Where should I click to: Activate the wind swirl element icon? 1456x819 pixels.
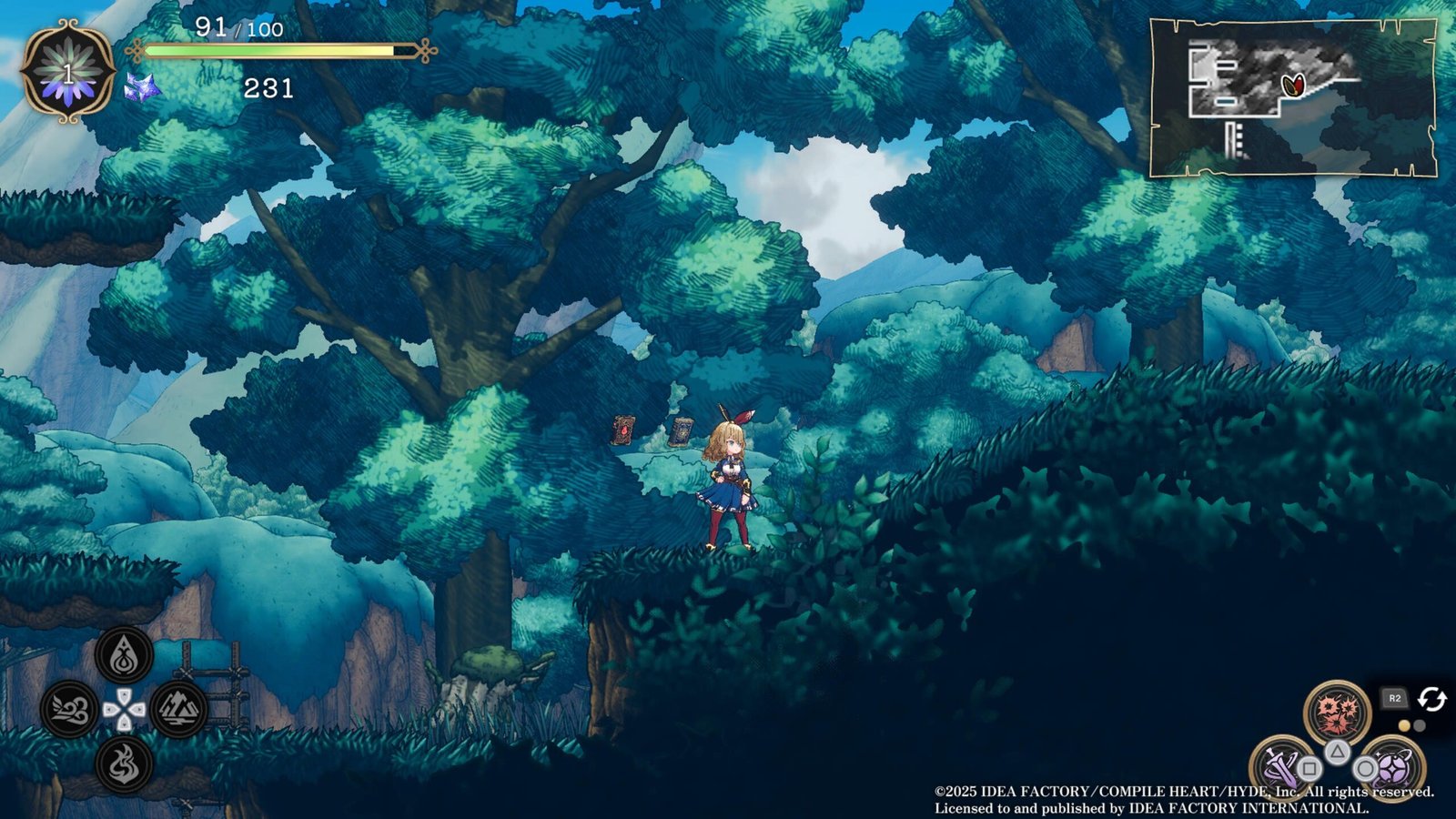(69, 709)
